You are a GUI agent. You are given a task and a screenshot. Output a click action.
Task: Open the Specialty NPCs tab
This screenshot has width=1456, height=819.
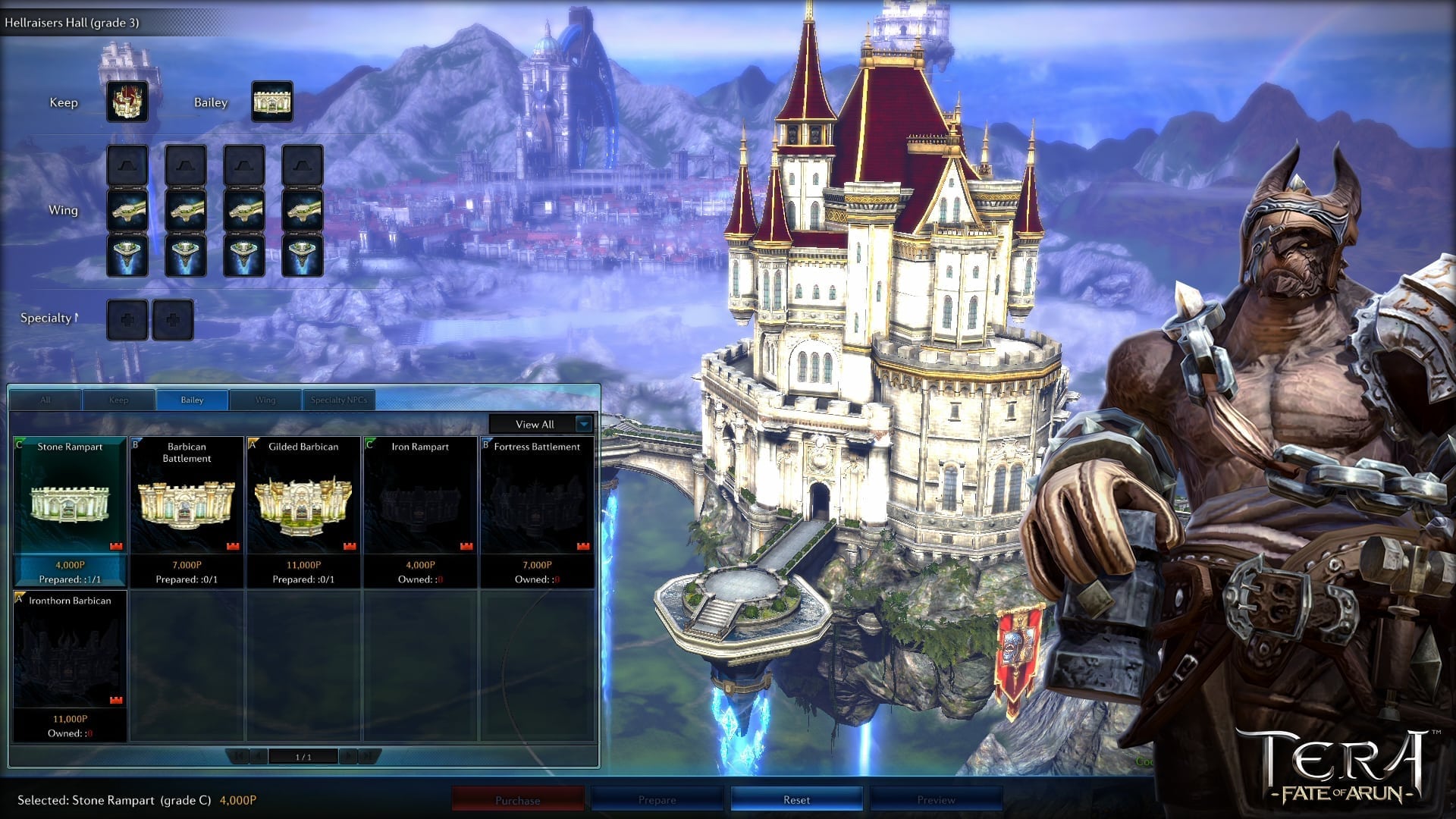[338, 400]
